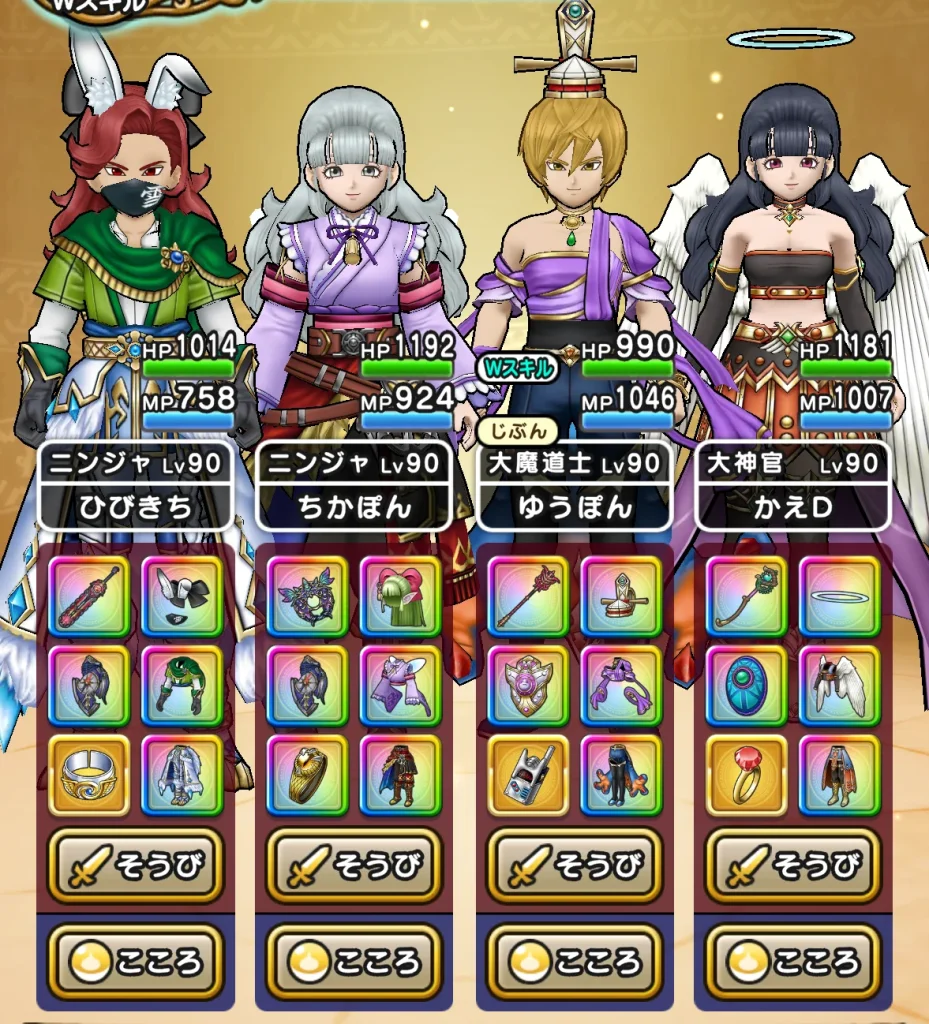
Task: Select かえD's halo headgear slot
Action: click(840, 596)
